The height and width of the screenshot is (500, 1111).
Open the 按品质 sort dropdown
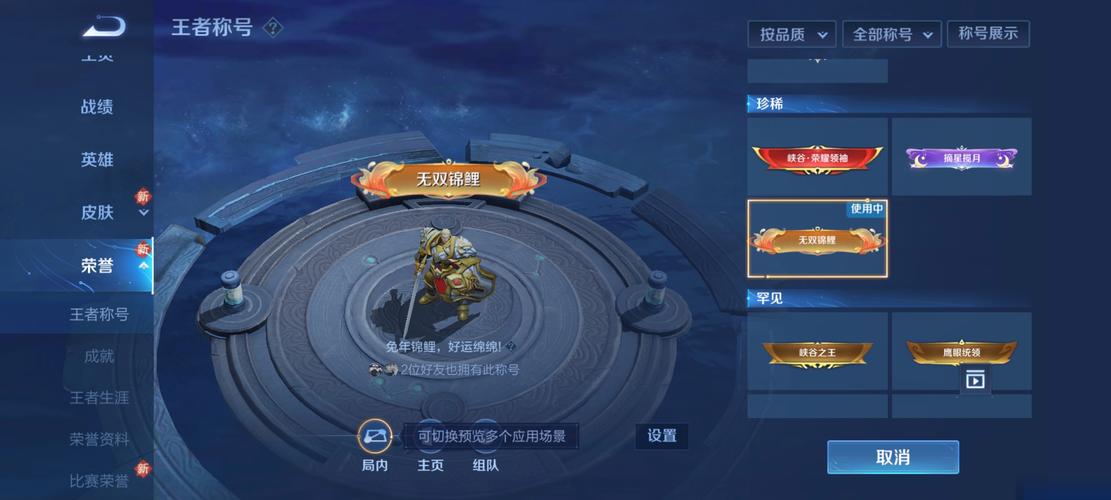point(792,34)
